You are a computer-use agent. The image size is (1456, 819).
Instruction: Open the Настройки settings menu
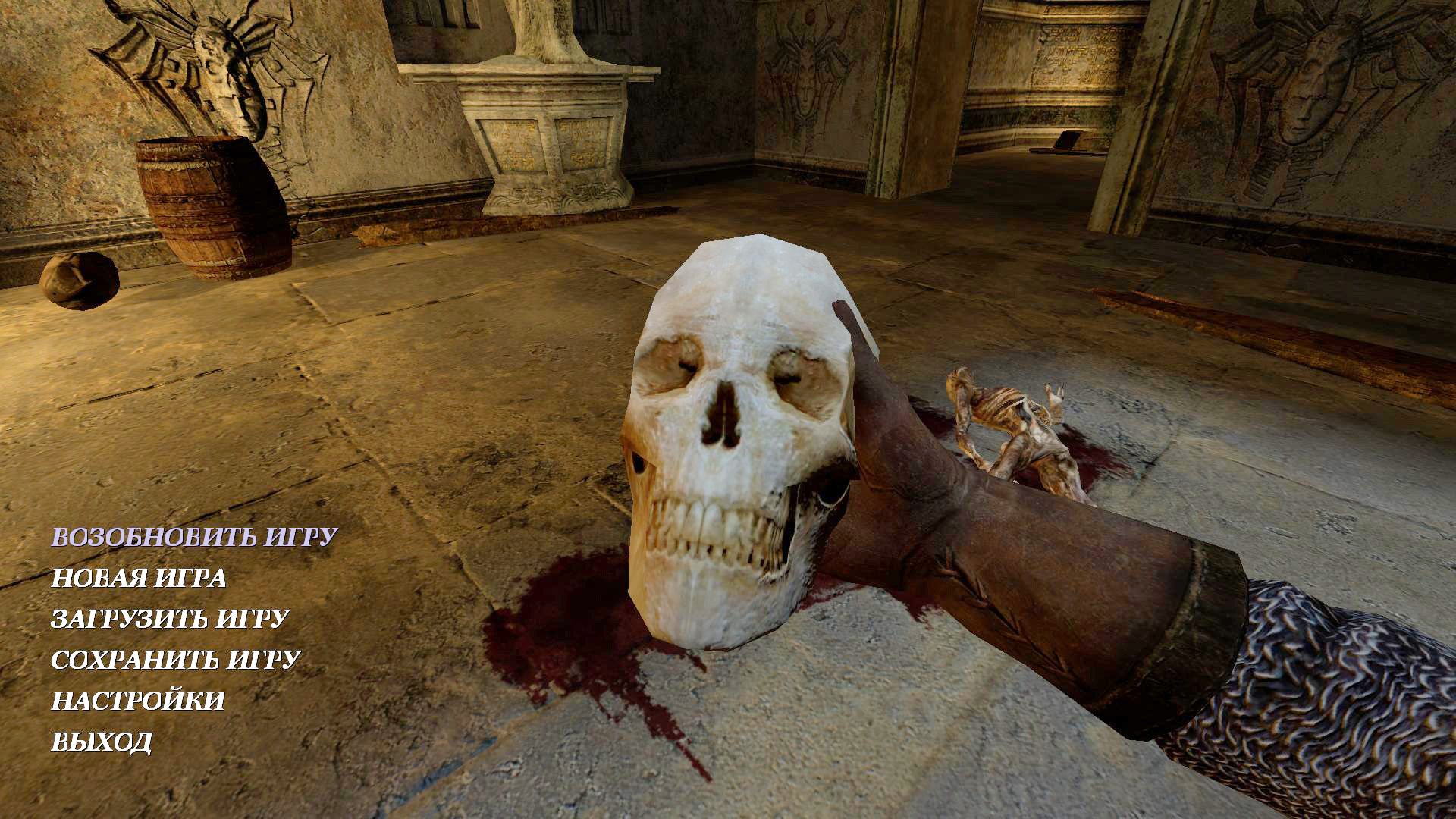pyautogui.click(x=138, y=701)
